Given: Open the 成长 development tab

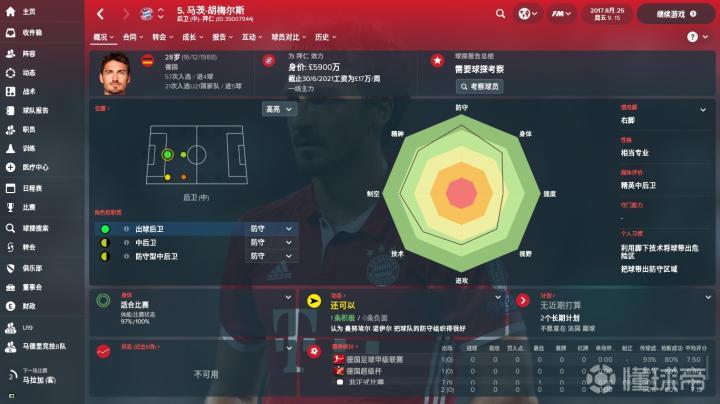Looking at the screenshot, I should [189, 36].
